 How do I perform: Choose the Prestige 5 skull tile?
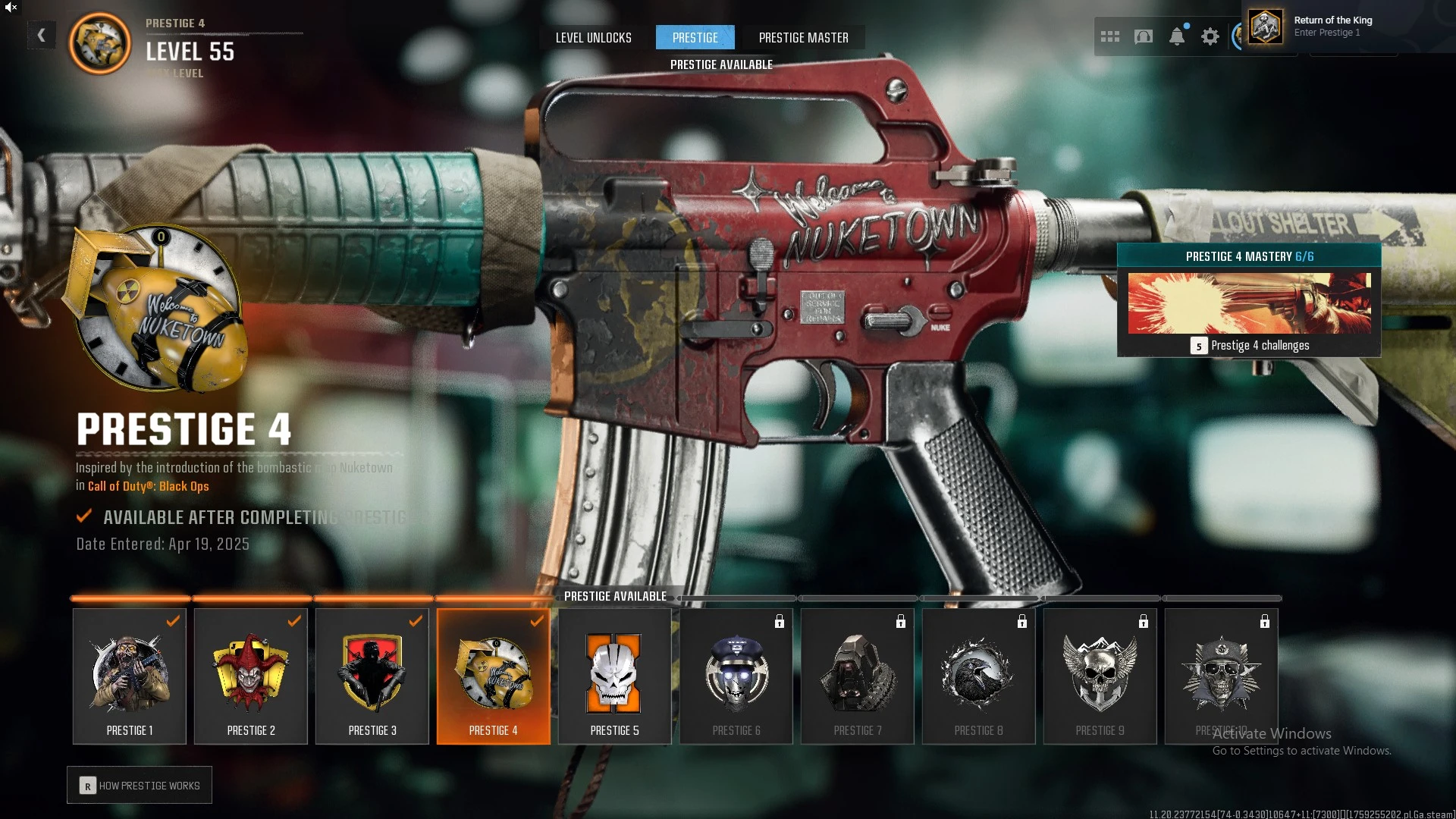click(615, 676)
